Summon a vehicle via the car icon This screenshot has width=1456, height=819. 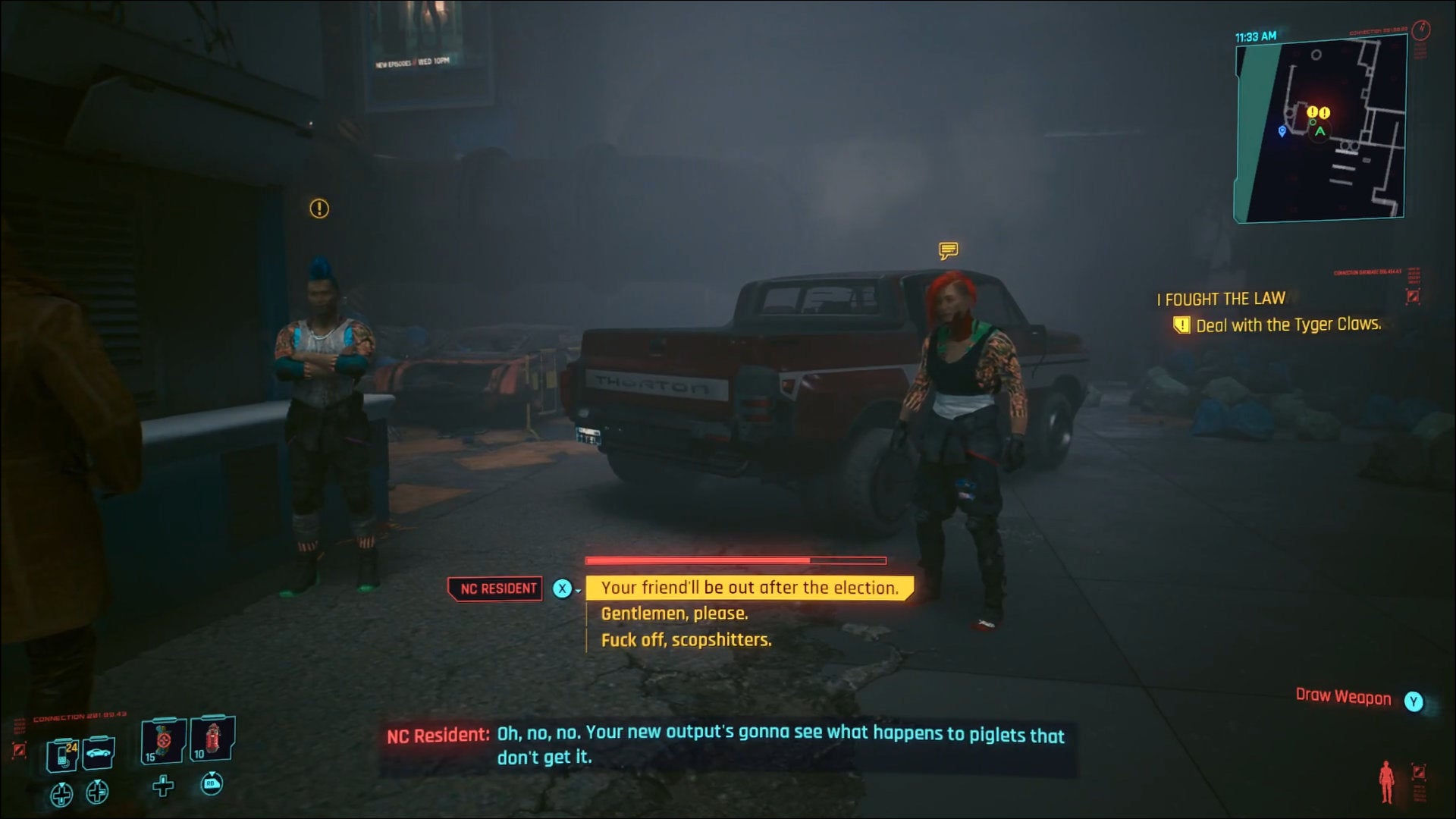[x=97, y=755]
